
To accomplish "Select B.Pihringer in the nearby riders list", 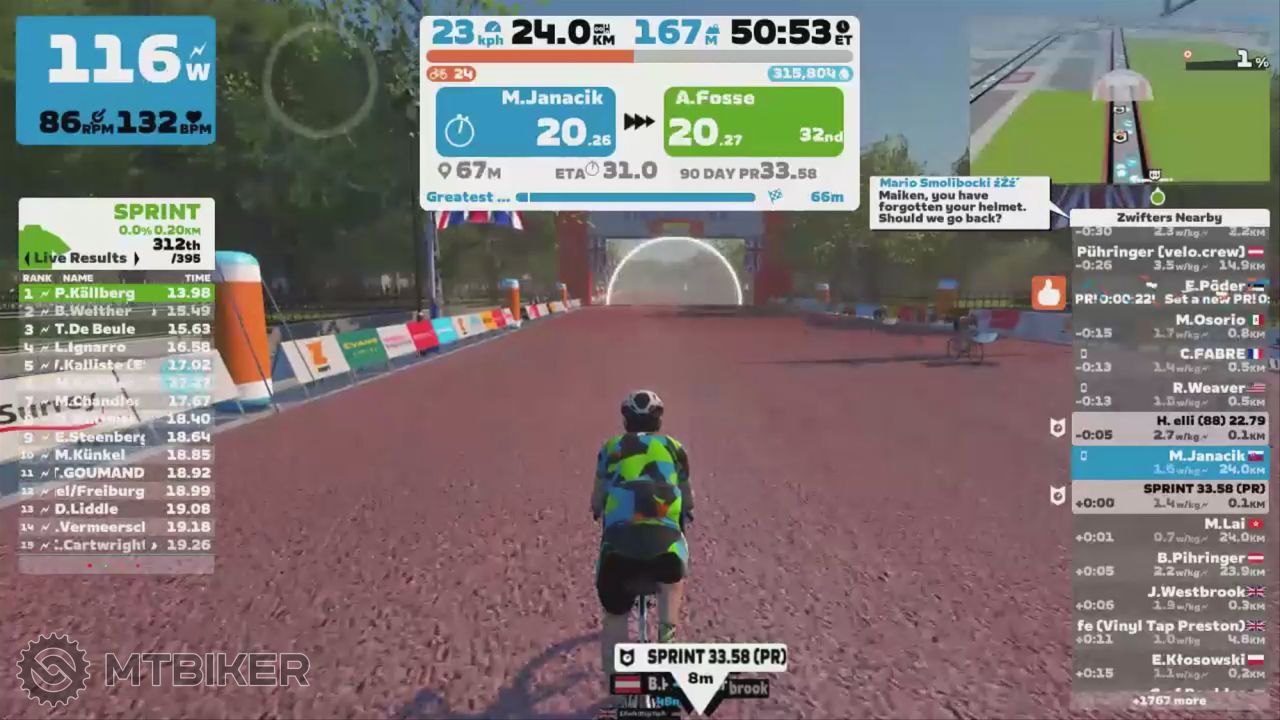I will (1169, 564).
